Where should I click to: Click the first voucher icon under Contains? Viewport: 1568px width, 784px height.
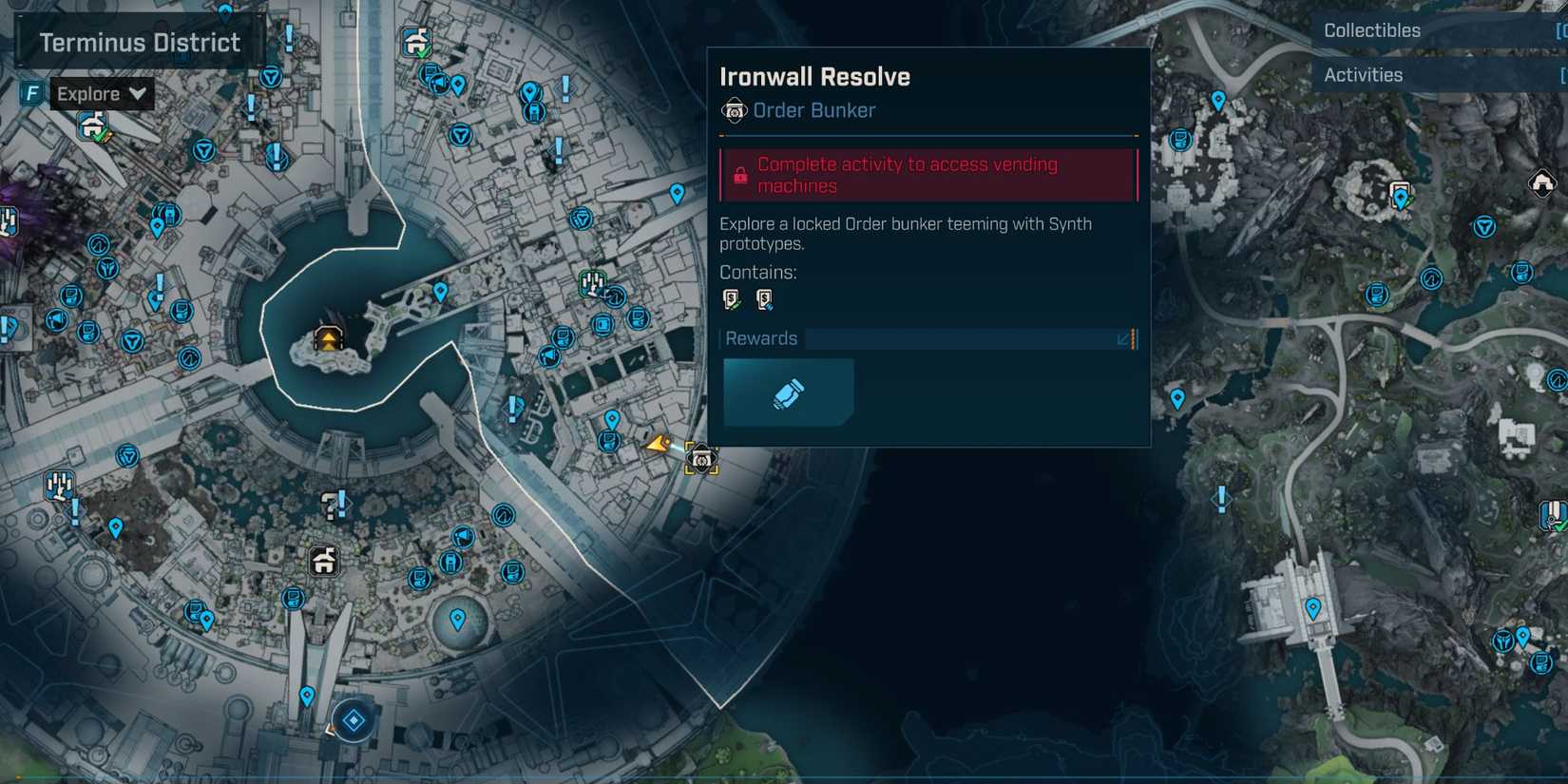point(730,299)
